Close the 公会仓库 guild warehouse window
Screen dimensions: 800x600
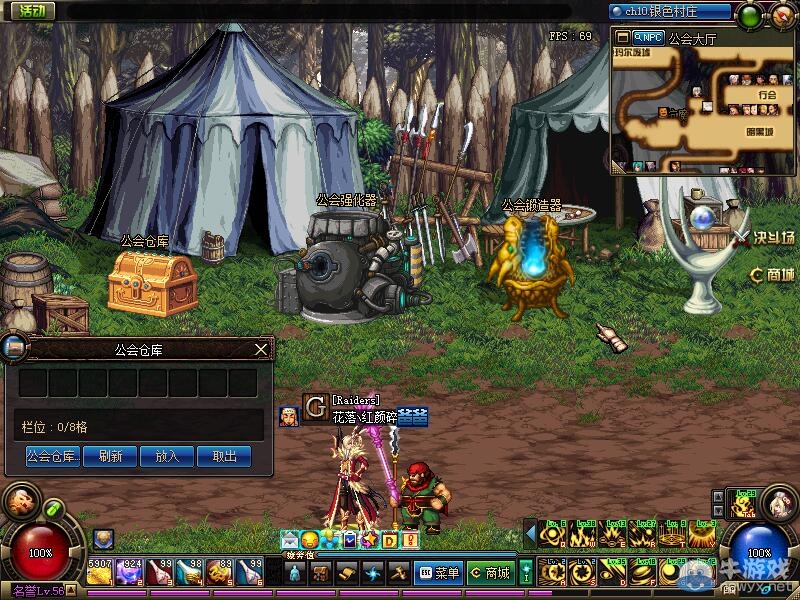tap(261, 349)
